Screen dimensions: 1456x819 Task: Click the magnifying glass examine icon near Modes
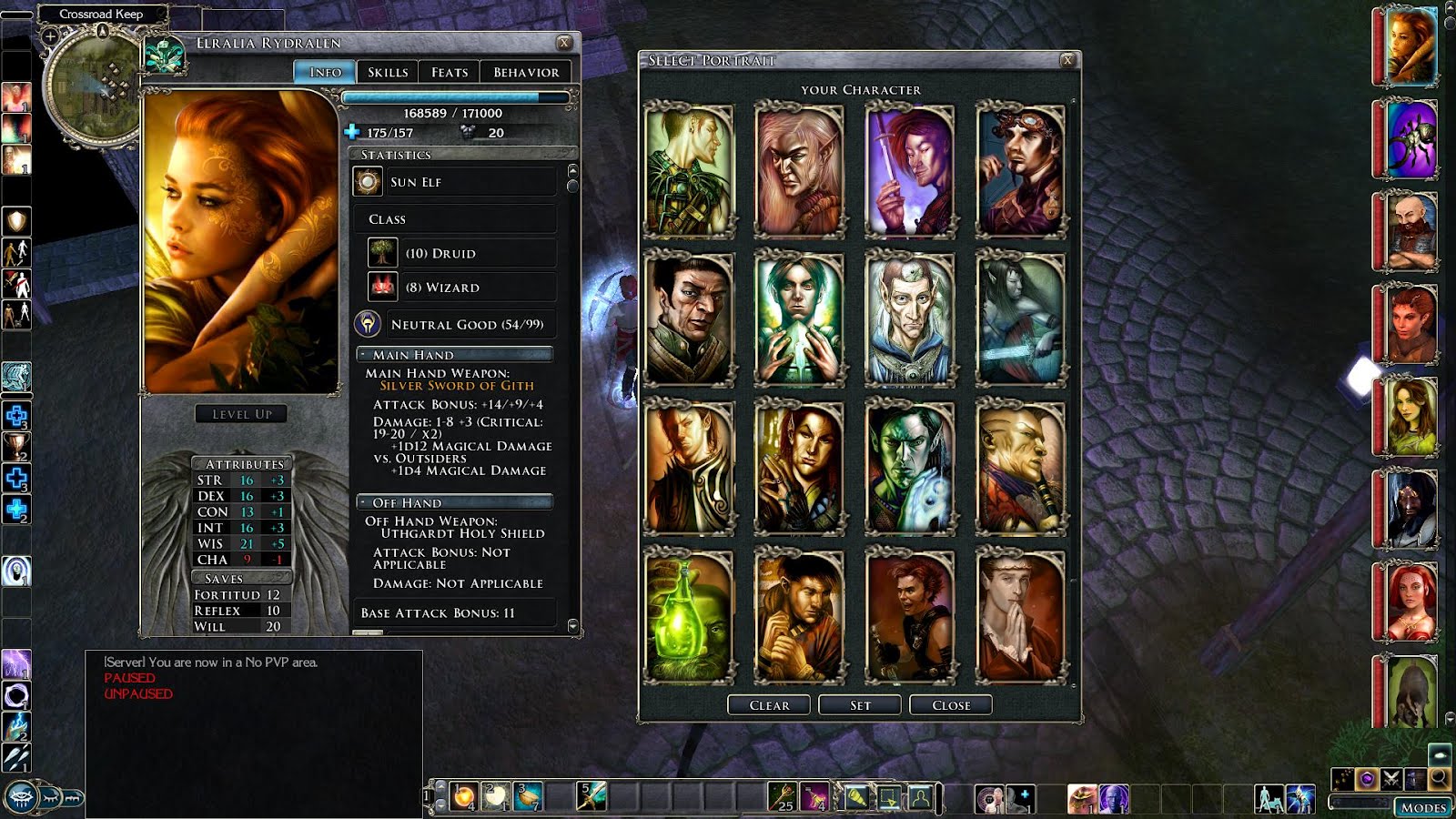click(x=1440, y=778)
